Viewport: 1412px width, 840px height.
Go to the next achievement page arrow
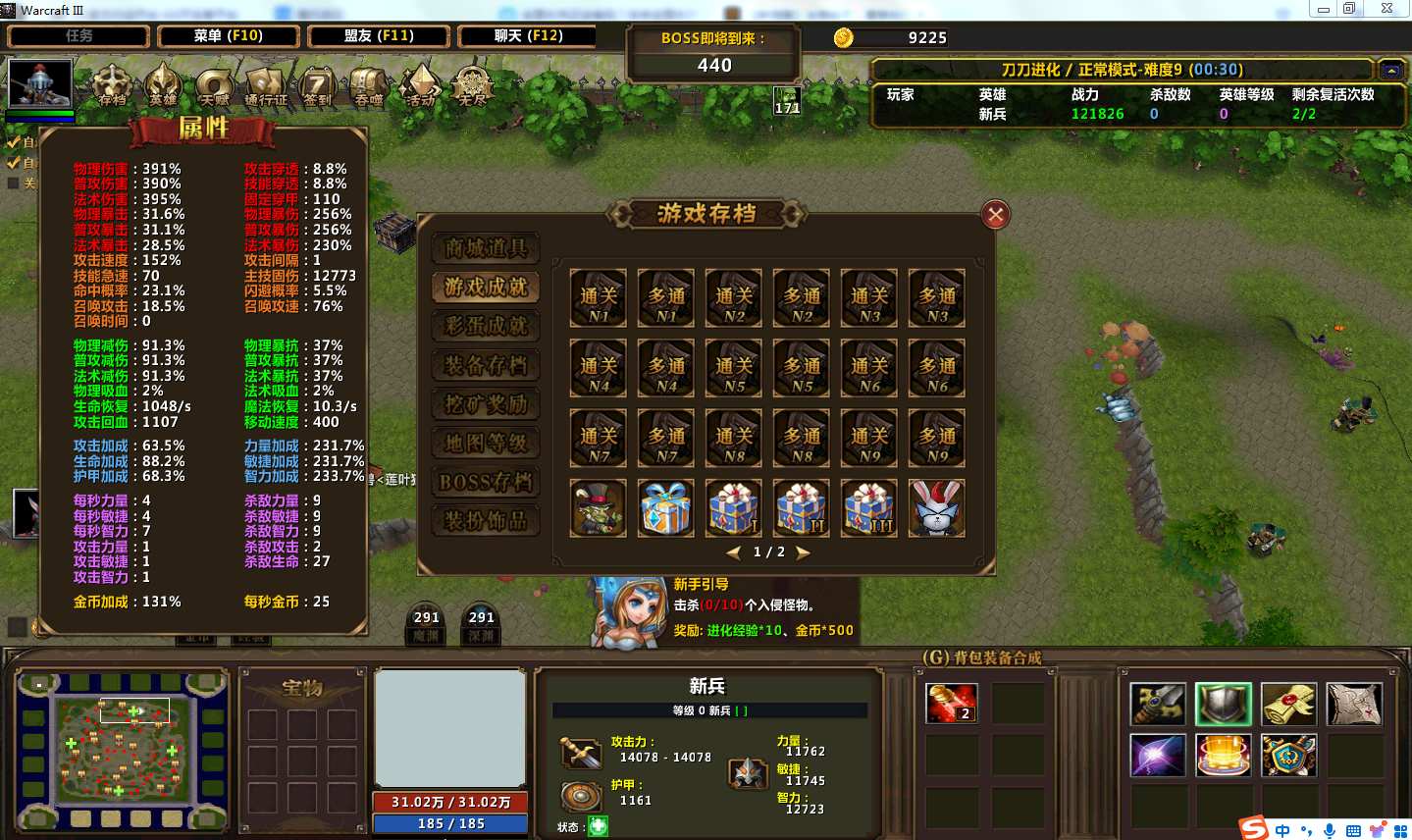tap(804, 552)
